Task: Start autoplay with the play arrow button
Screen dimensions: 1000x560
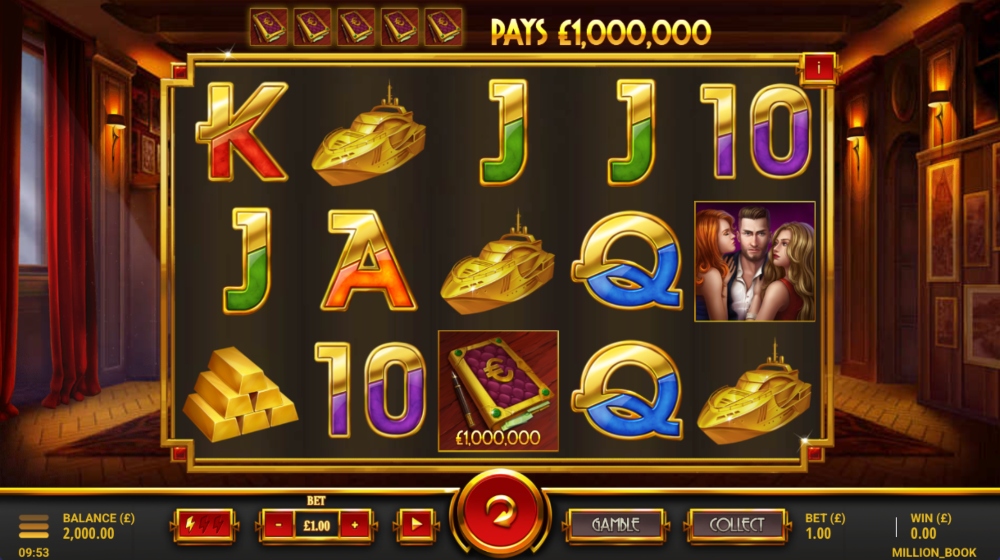Action: tap(417, 524)
